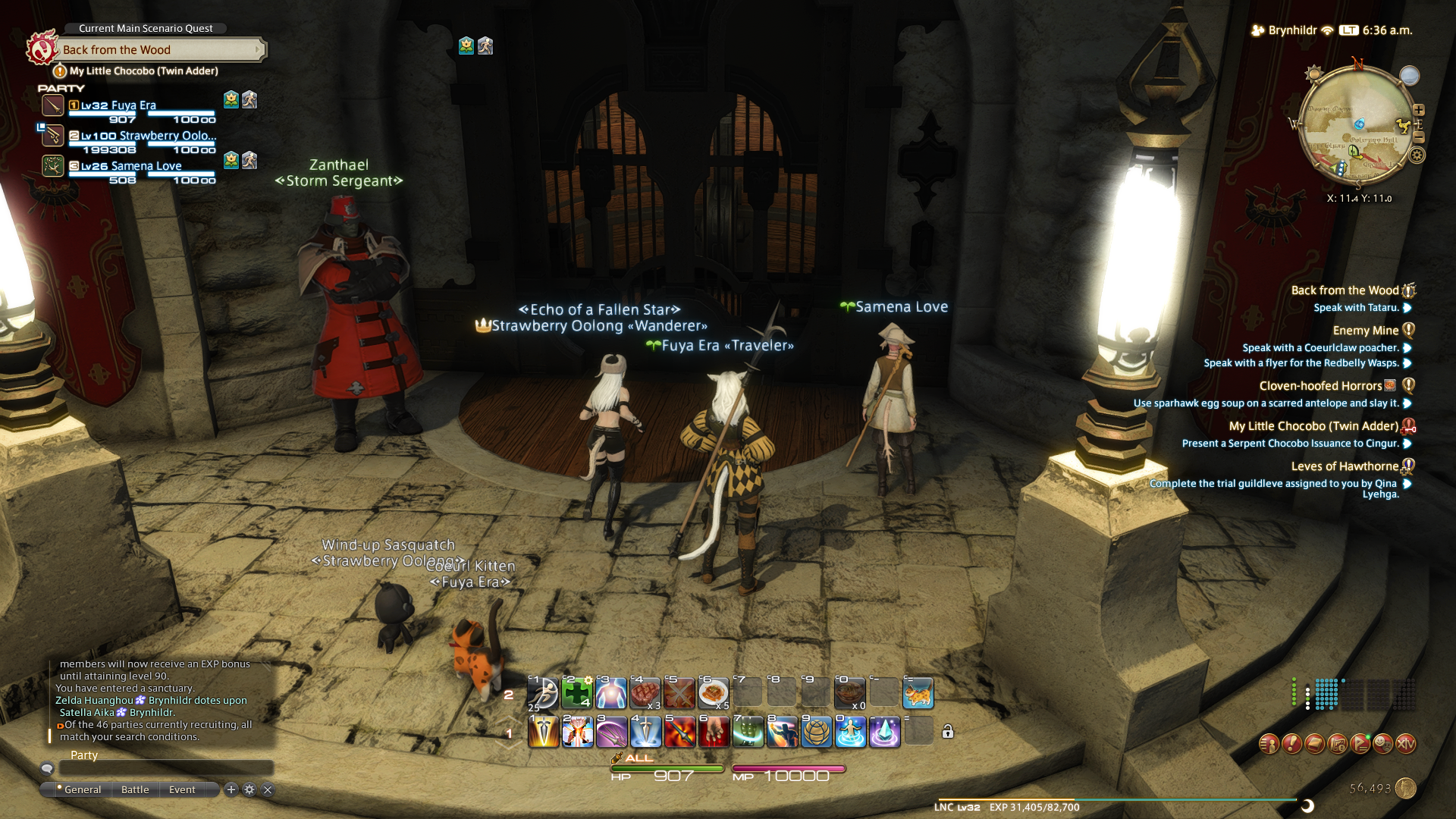Zoom in the minimap with plus button

click(1419, 110)
